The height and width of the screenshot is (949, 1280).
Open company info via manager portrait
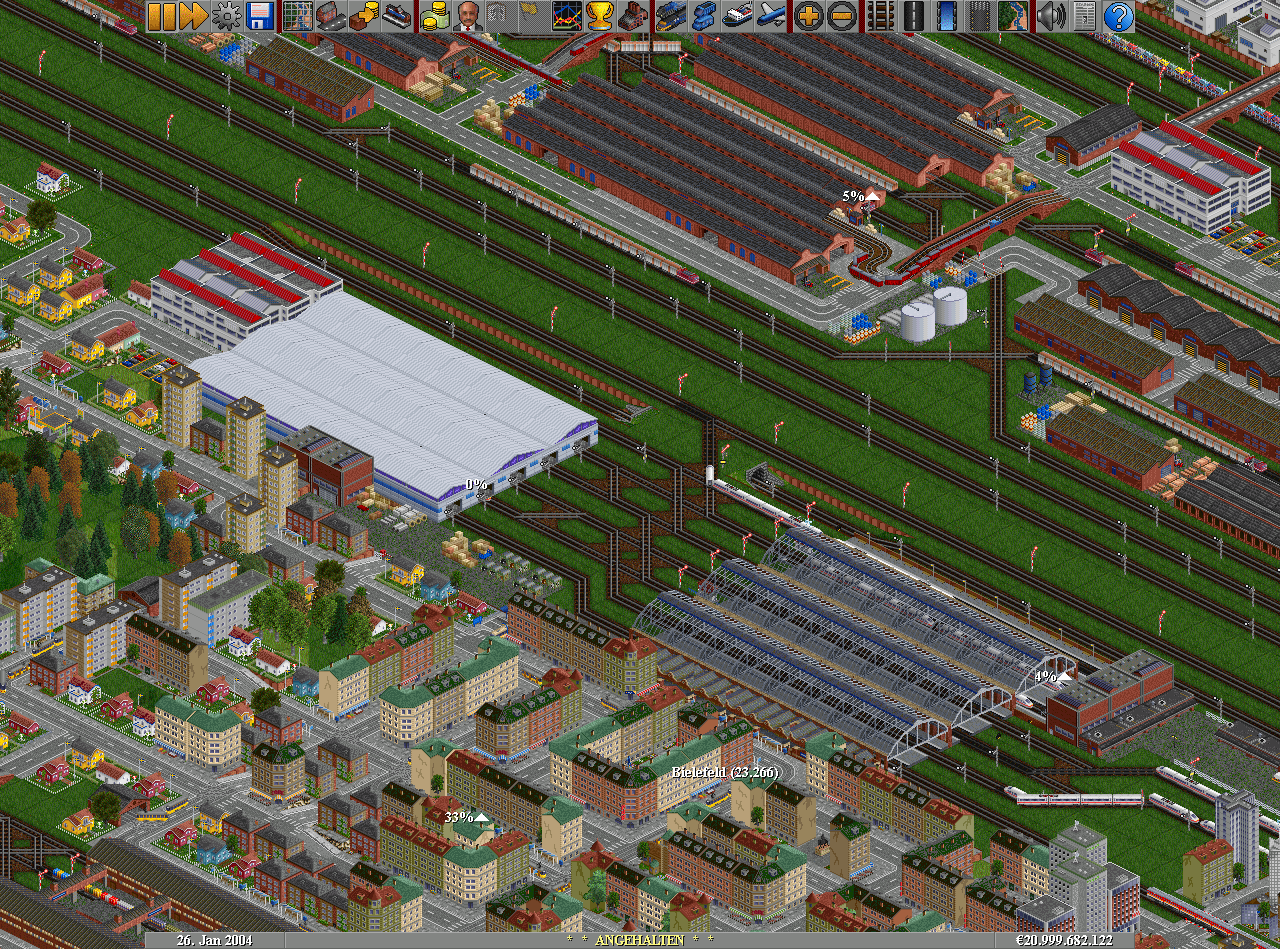(x=468, y=15)
